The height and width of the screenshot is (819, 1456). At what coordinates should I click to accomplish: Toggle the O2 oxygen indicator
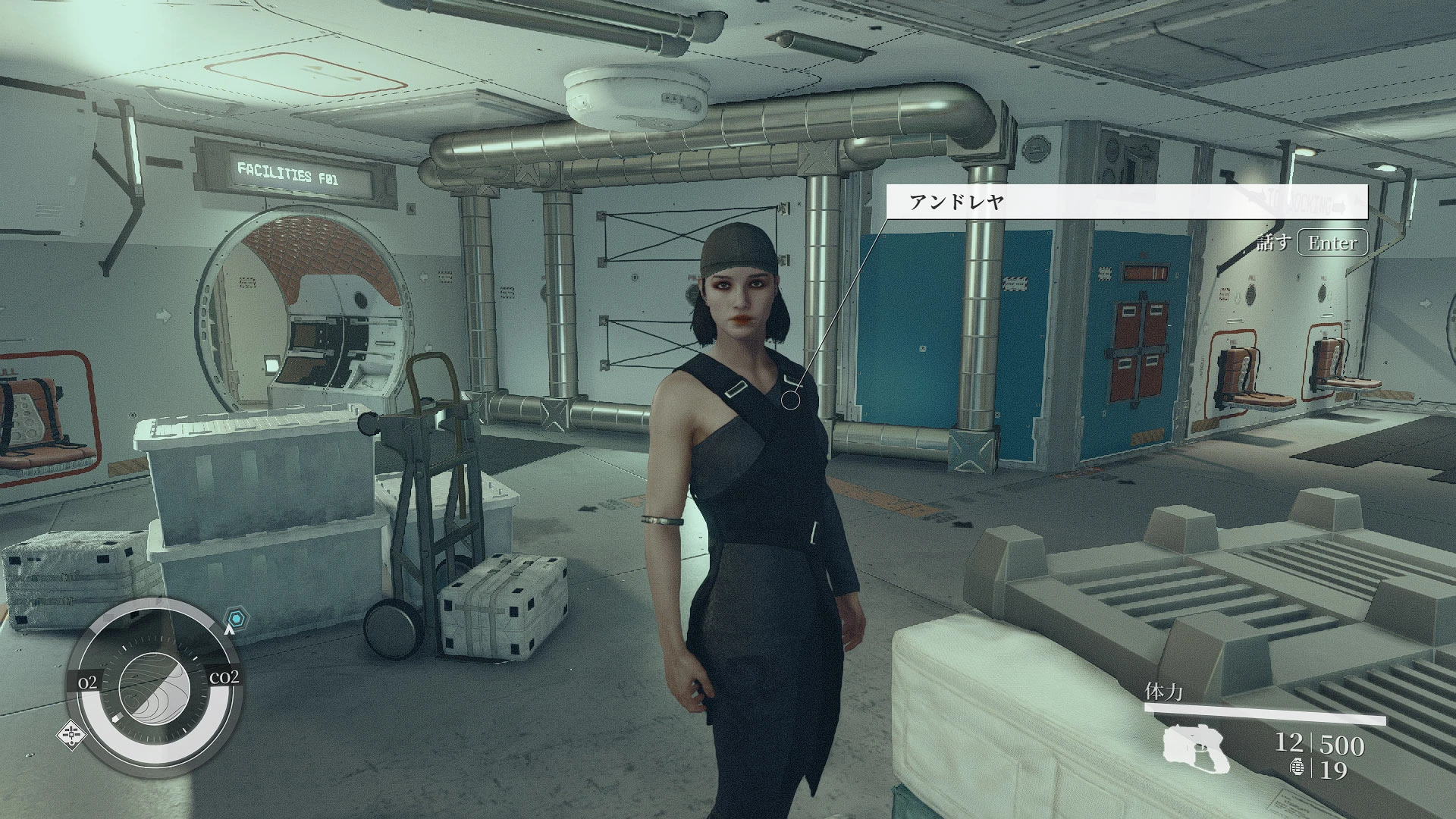click(x=89, y=681)
